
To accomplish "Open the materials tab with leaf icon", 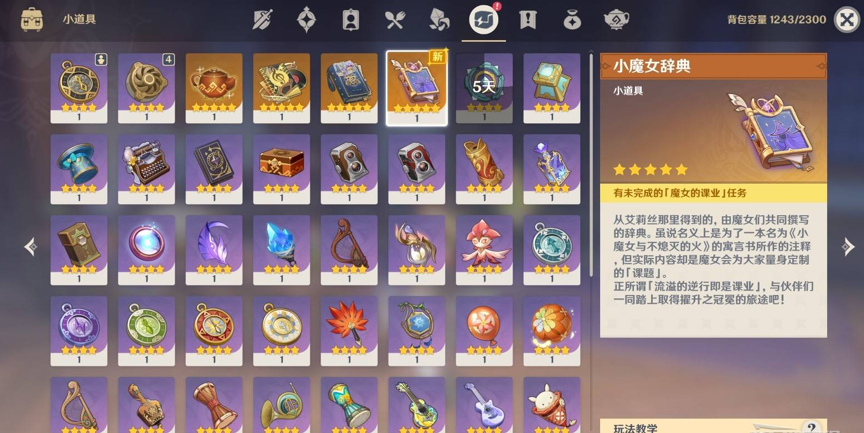I will click(439, 19).
